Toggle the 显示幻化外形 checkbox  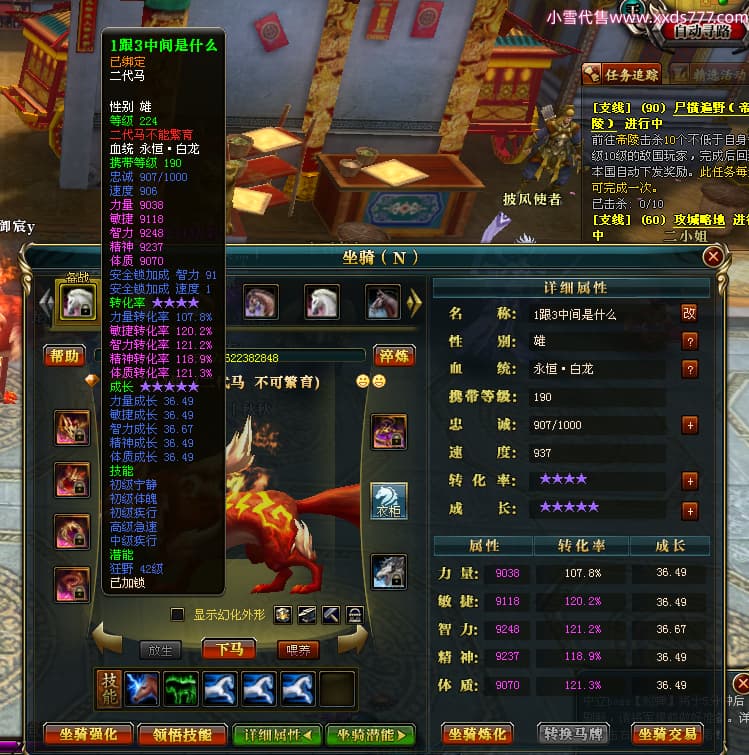point(178,614)
